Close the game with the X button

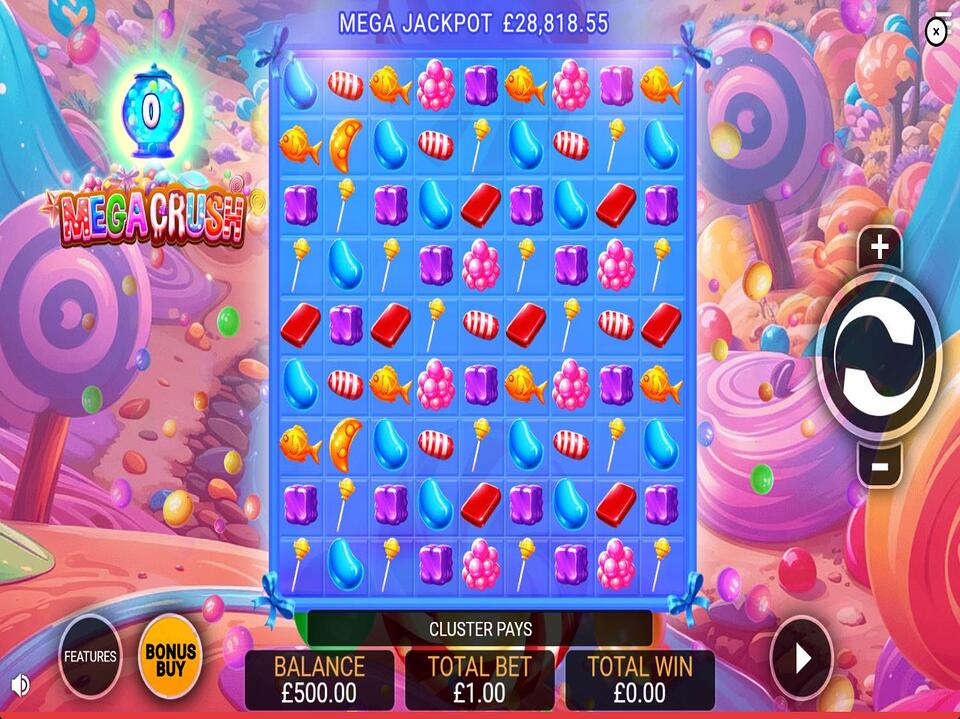pyautogui.click(x=935, y=32)
